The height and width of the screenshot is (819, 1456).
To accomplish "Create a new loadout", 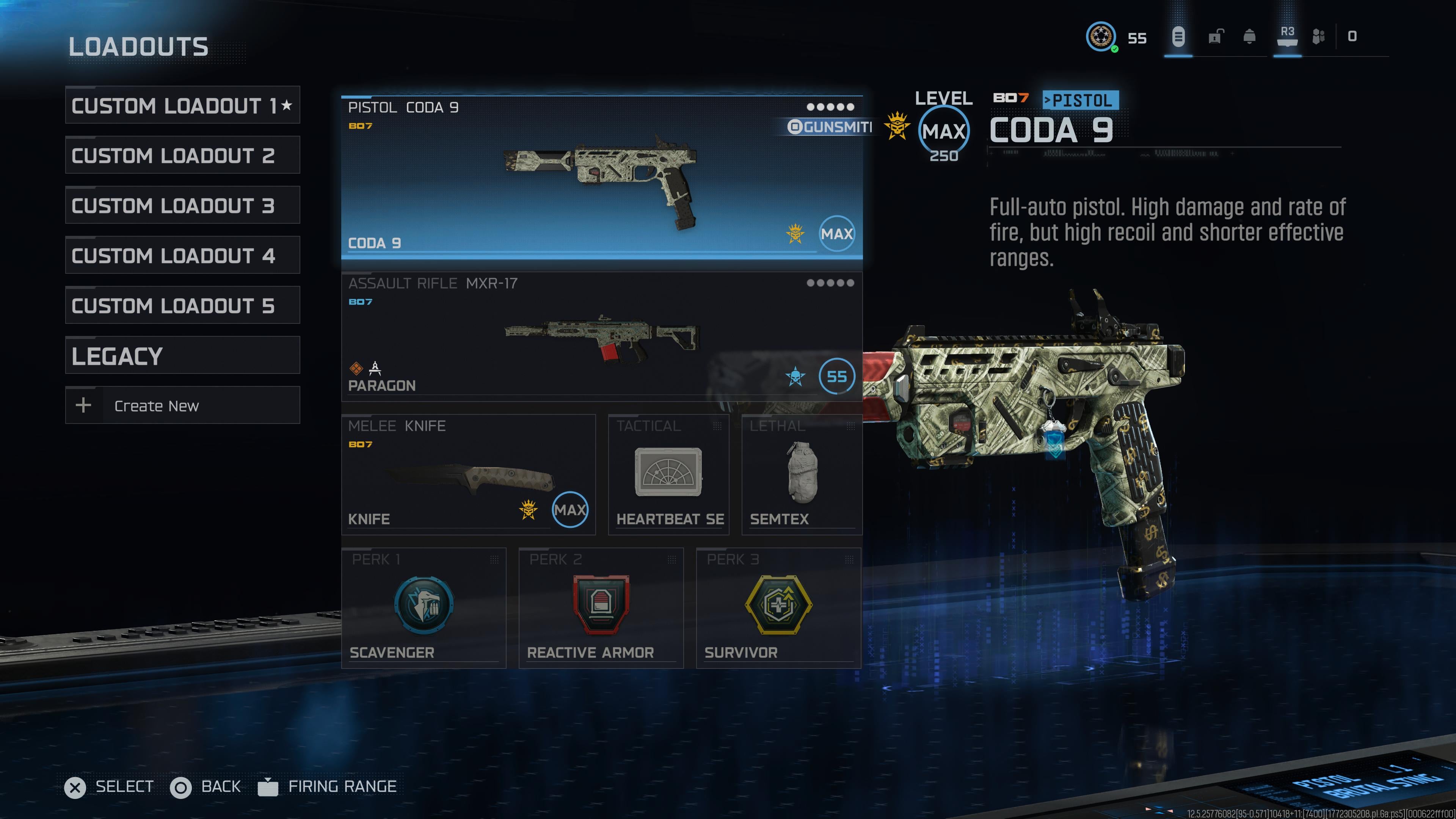I will point(182,405).
